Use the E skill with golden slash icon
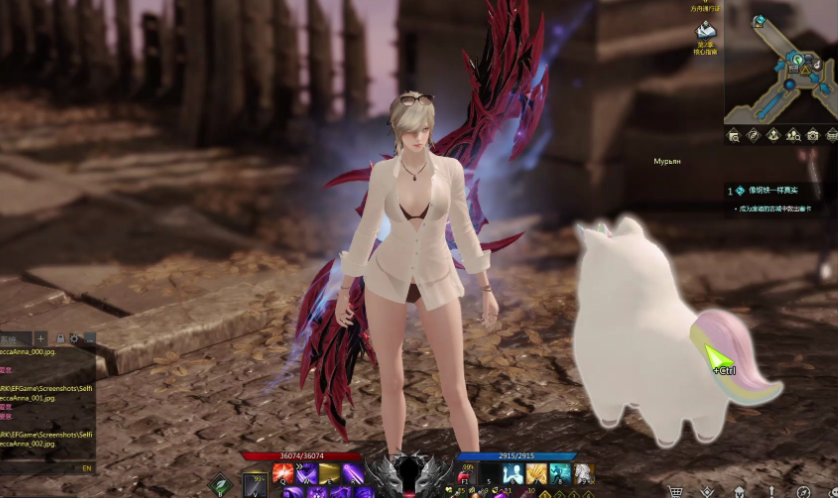 point(329,473)
